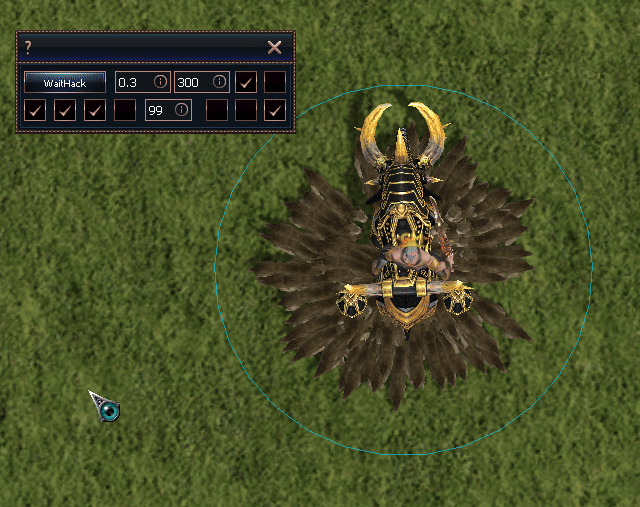Click the info icon in the 300 field
The width and height of the screenshot is (640, 507).
[x=219, y=82]
